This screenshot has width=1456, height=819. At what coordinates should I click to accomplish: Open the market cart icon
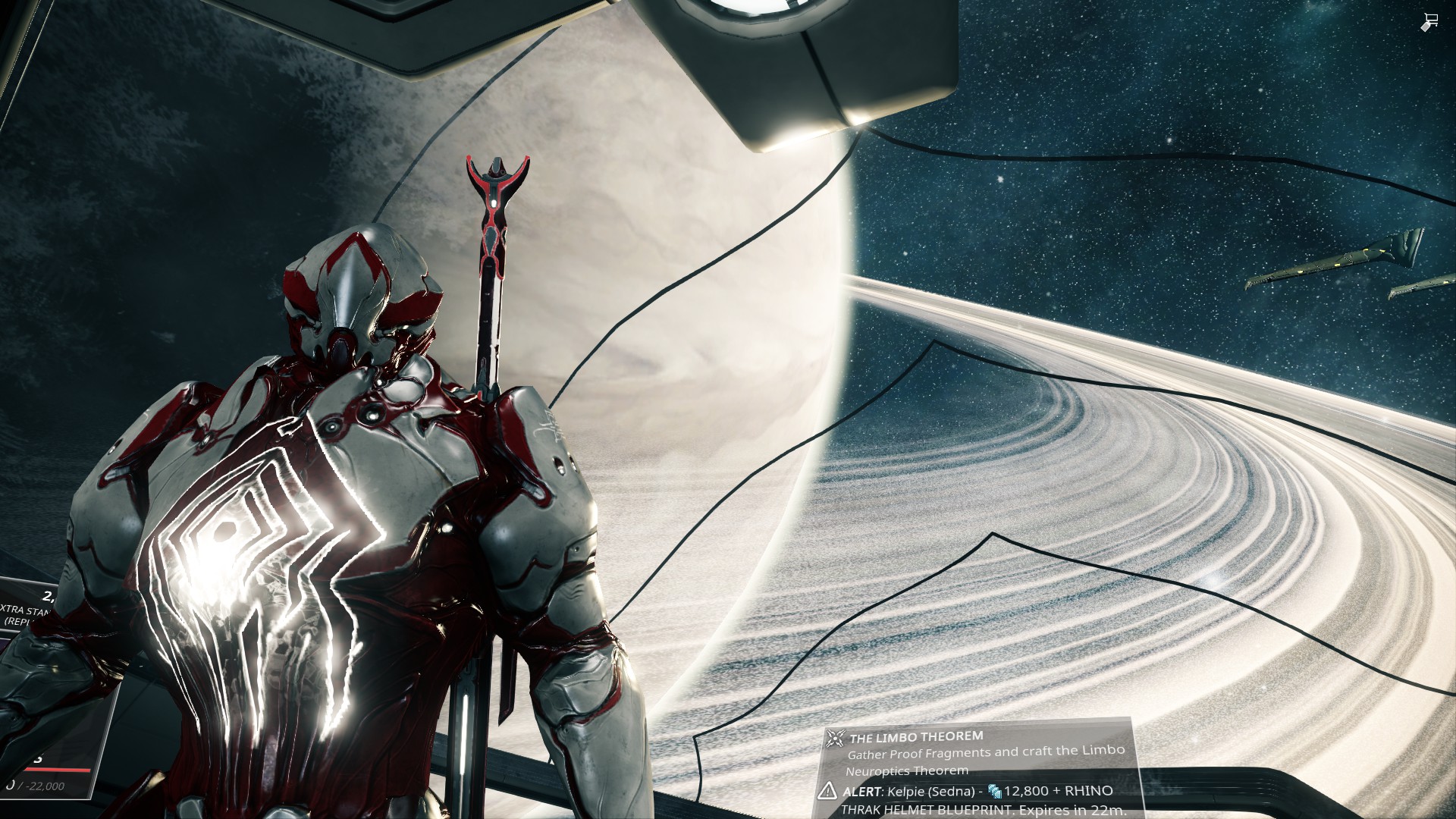[x=1429, y=22]
